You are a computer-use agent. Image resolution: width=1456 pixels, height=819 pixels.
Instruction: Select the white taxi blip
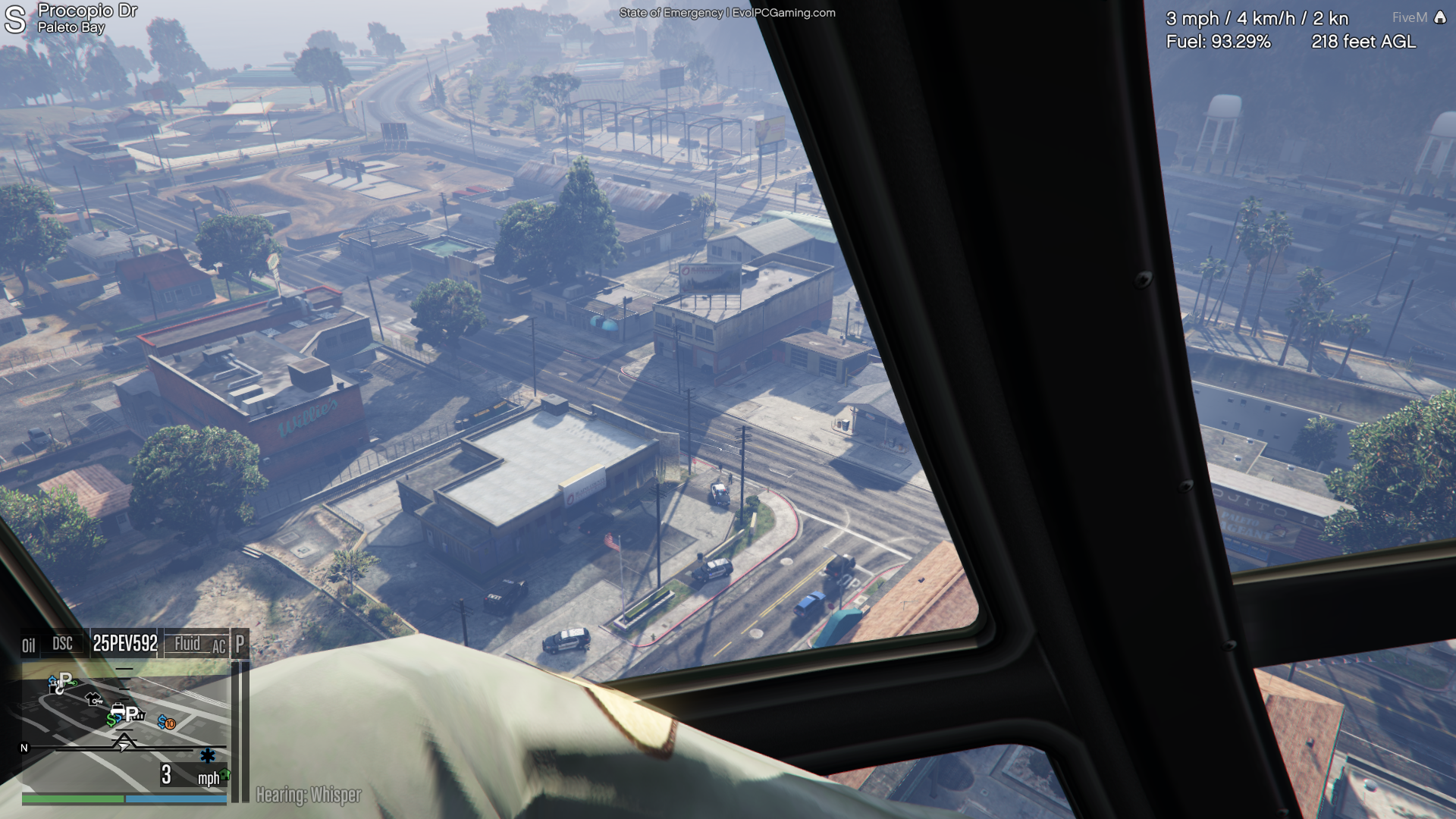(118, 711)
